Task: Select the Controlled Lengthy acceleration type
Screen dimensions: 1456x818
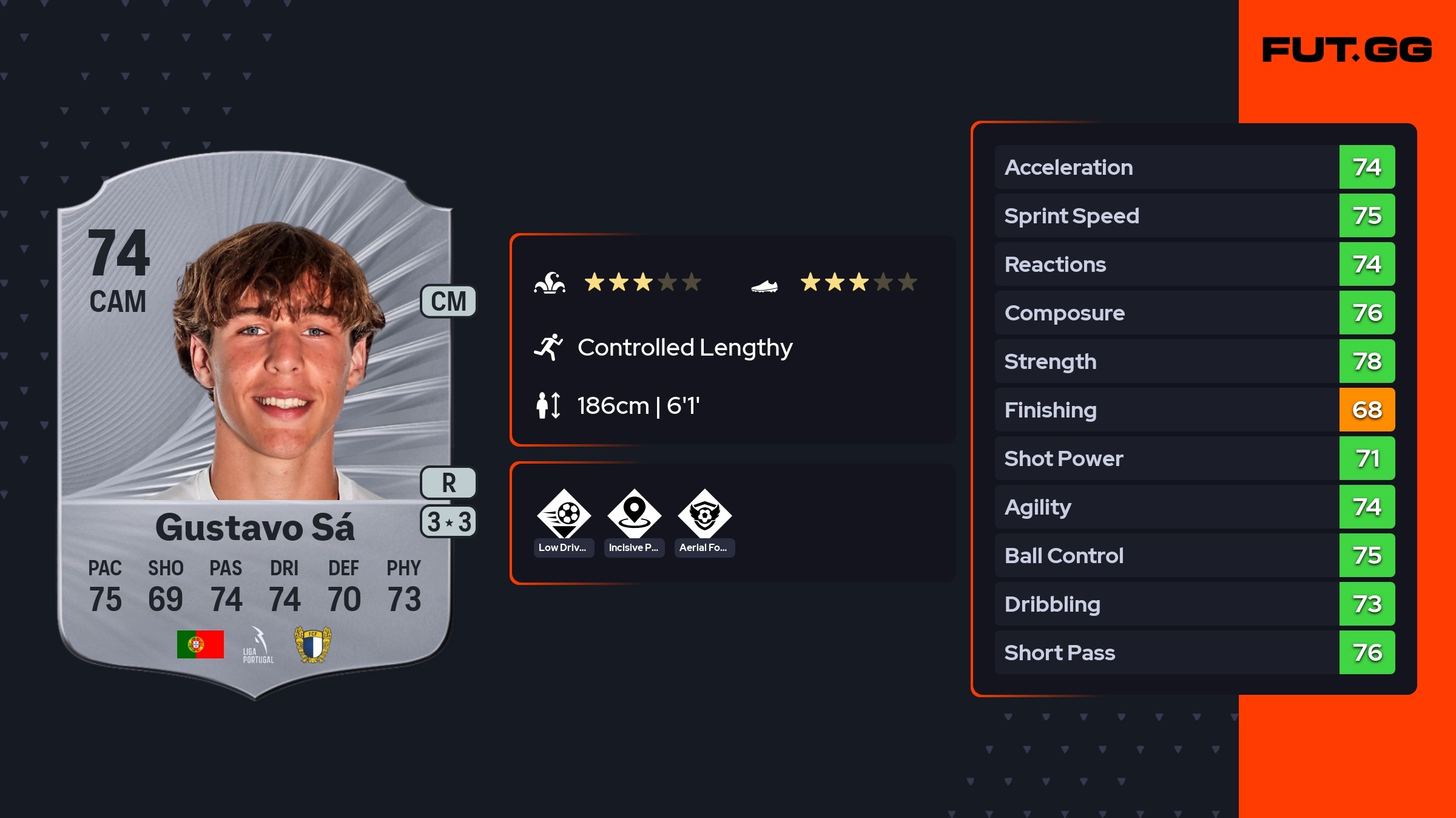Action: pos(684,348)
